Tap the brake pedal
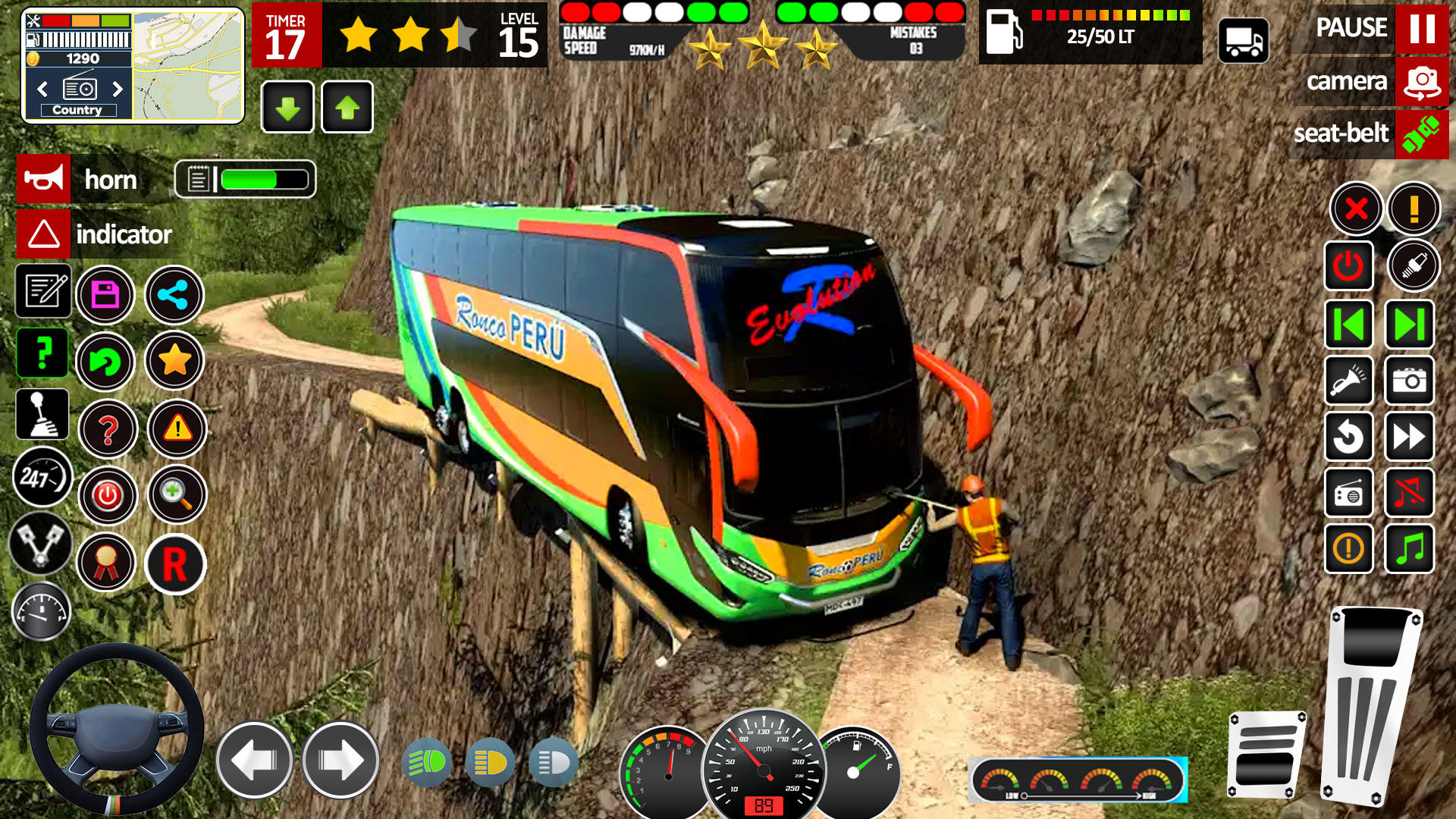 (1266, 755)
